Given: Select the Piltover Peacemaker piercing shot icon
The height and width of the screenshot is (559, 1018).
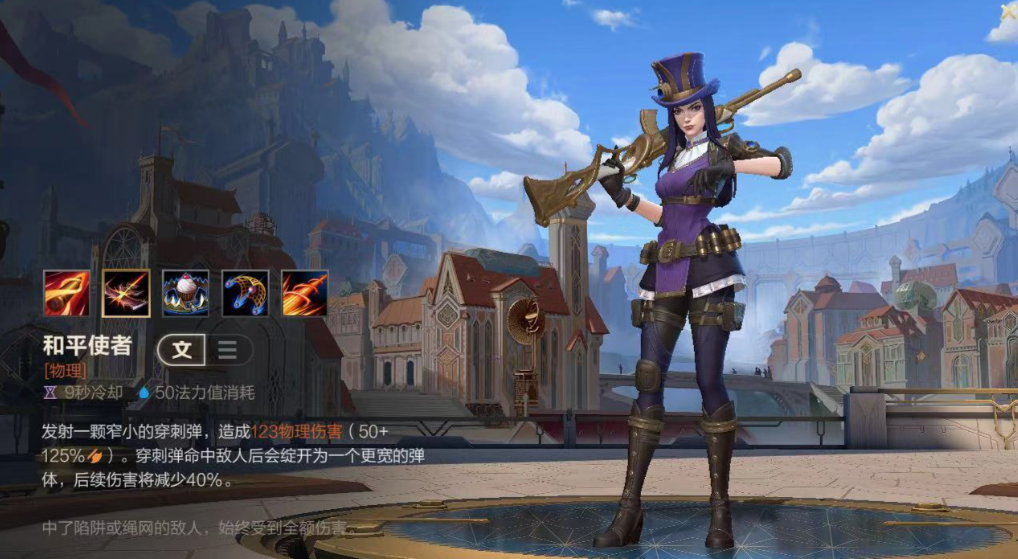Looking at the screenshot, I should coord(126,293).
